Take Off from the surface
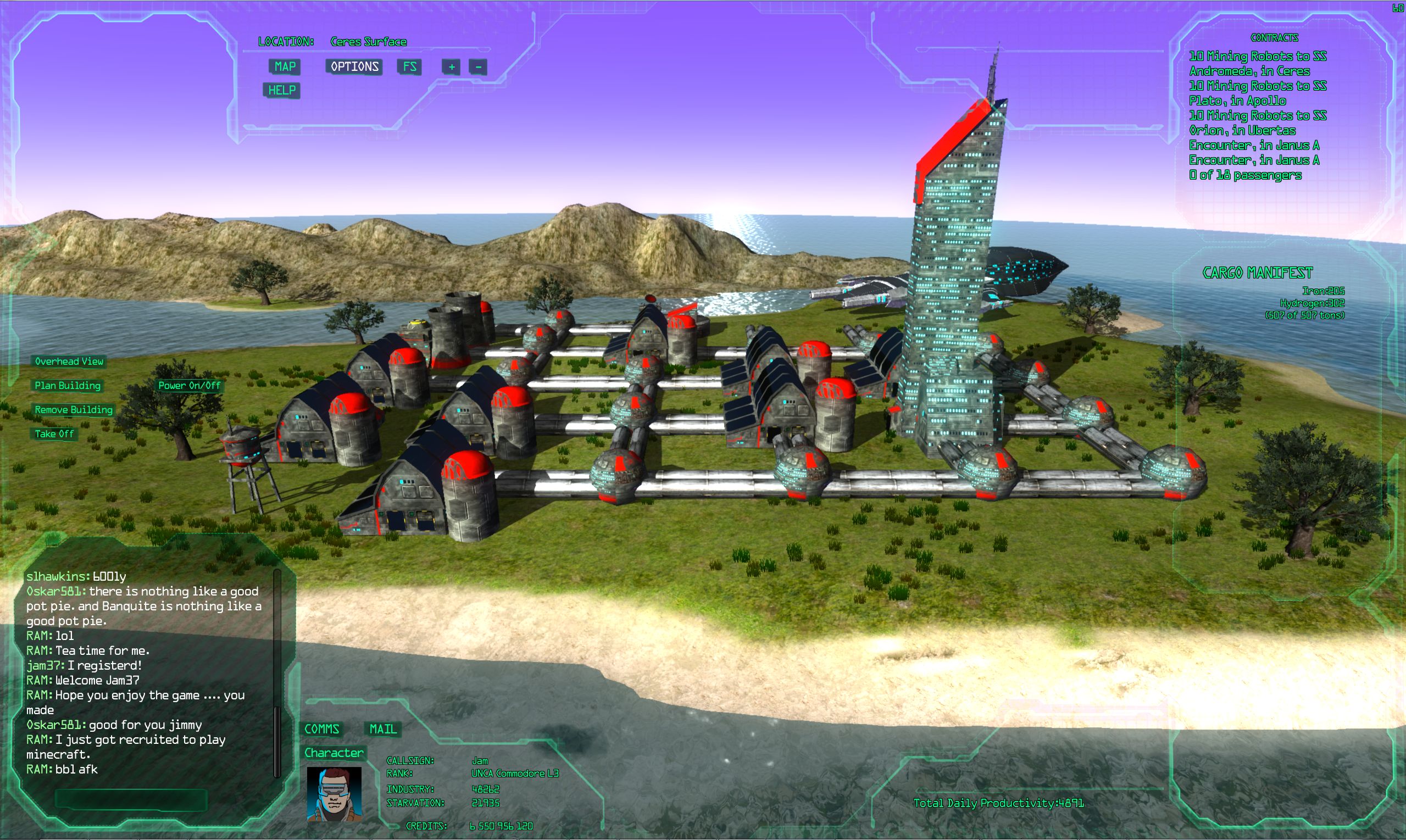Viewport: 1406px width, 840px height. [x=54, y=434]
